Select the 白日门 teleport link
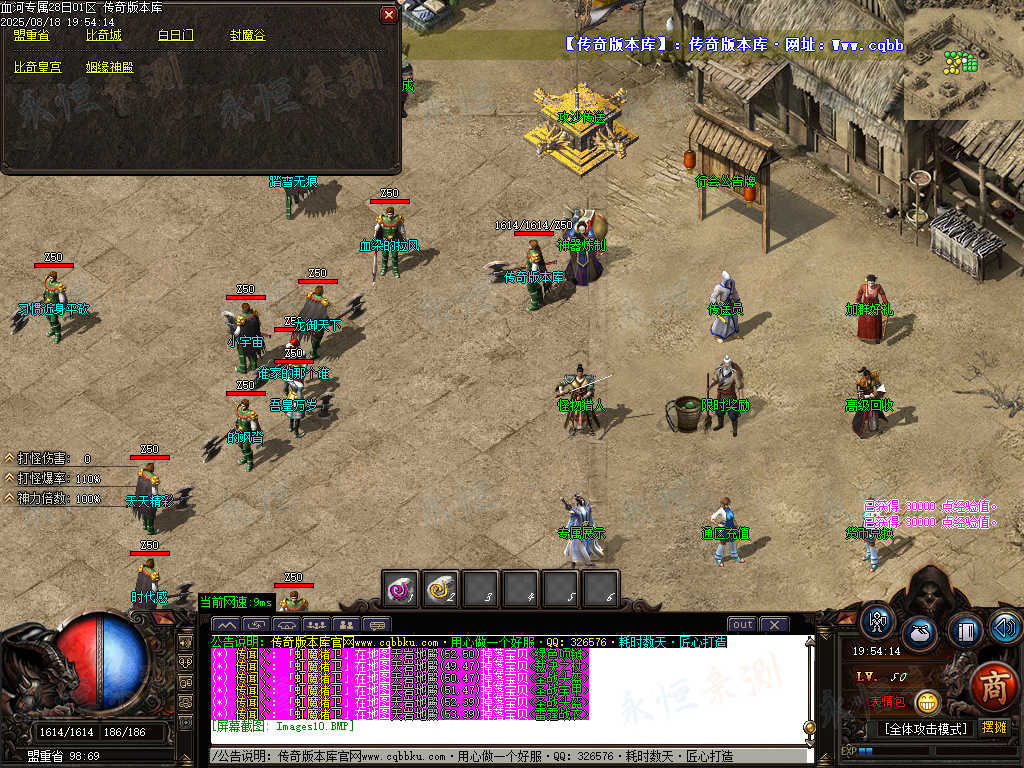Screen dimensions: 1024x768 coord(176,36)
